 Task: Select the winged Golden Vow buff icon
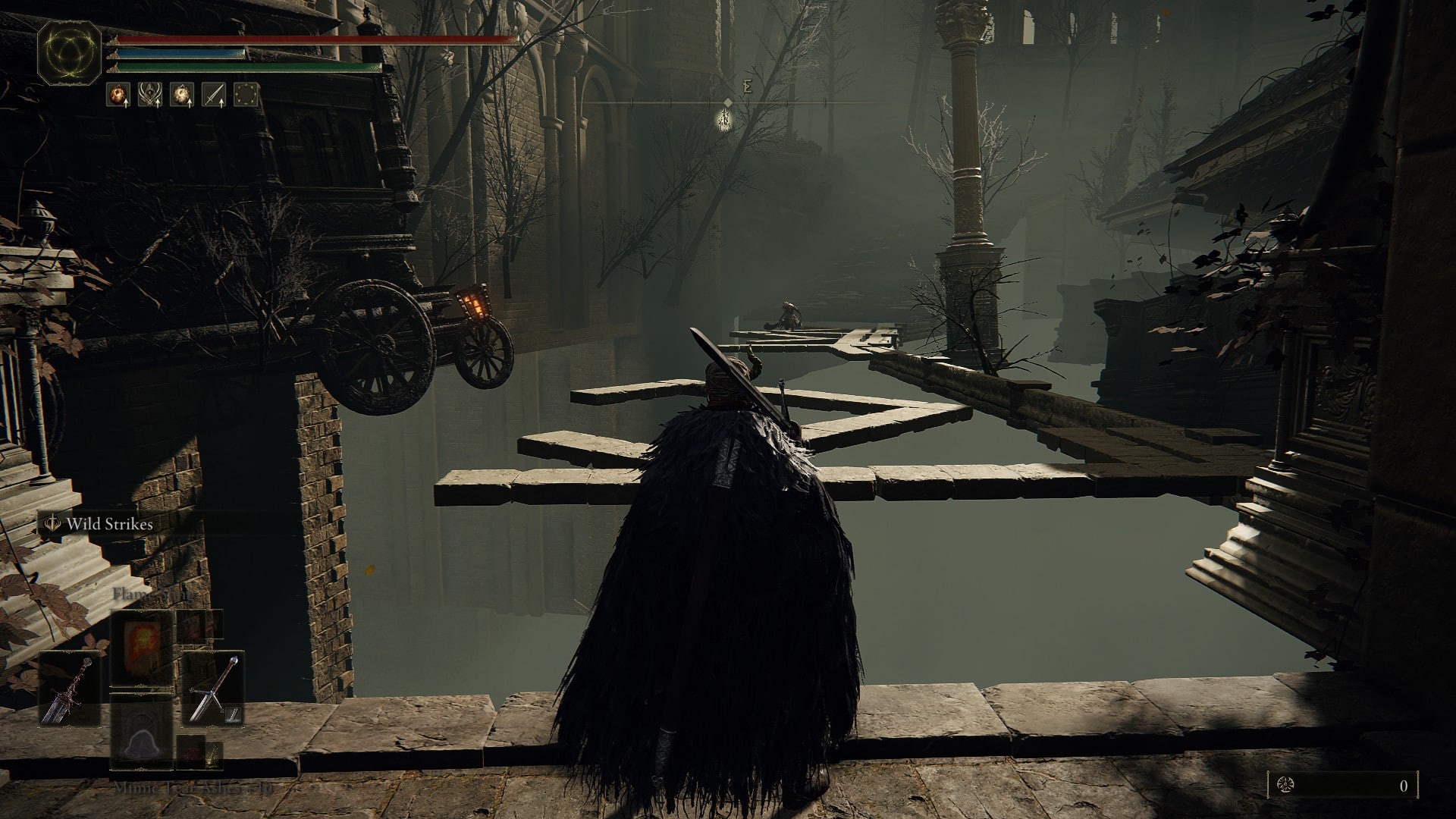pos(152,95)
